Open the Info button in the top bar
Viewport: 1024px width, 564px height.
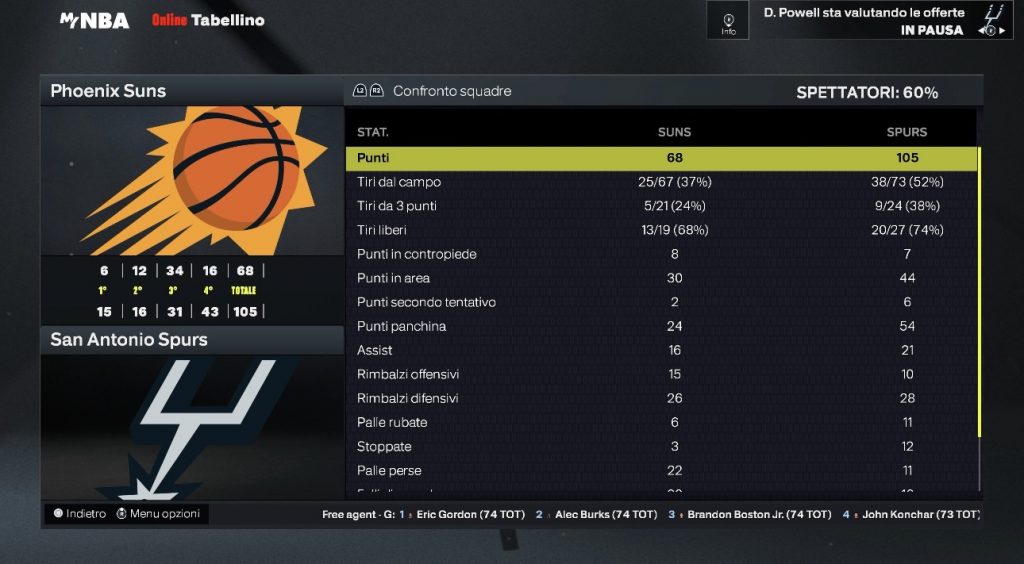728,21
